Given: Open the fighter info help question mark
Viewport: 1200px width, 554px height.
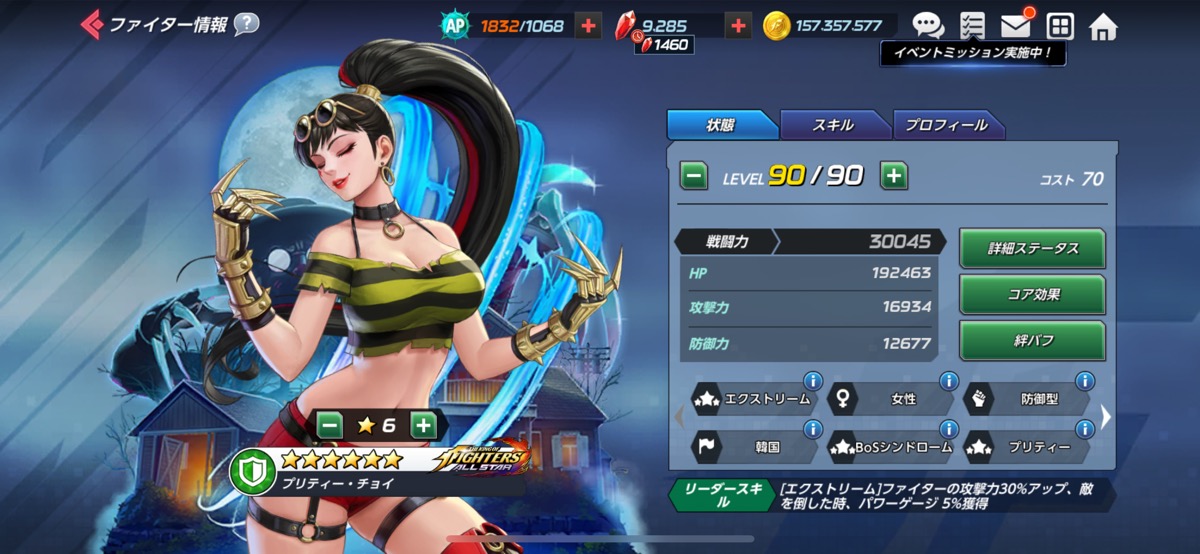Looking at the screenshot, I should (246, 24).
